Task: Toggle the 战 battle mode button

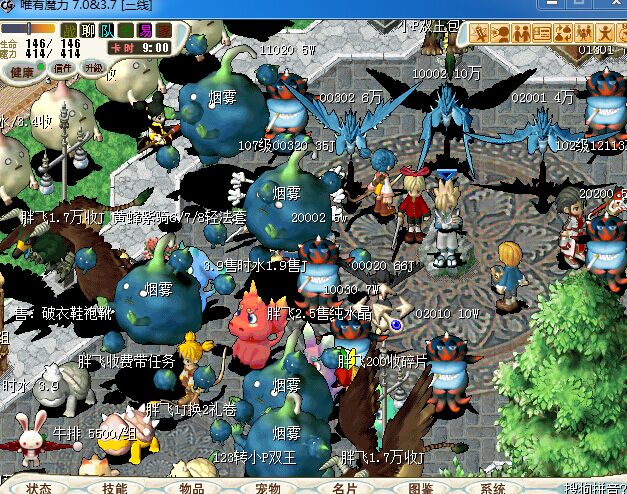Action: pyautogui.click(x=69, y=30)
